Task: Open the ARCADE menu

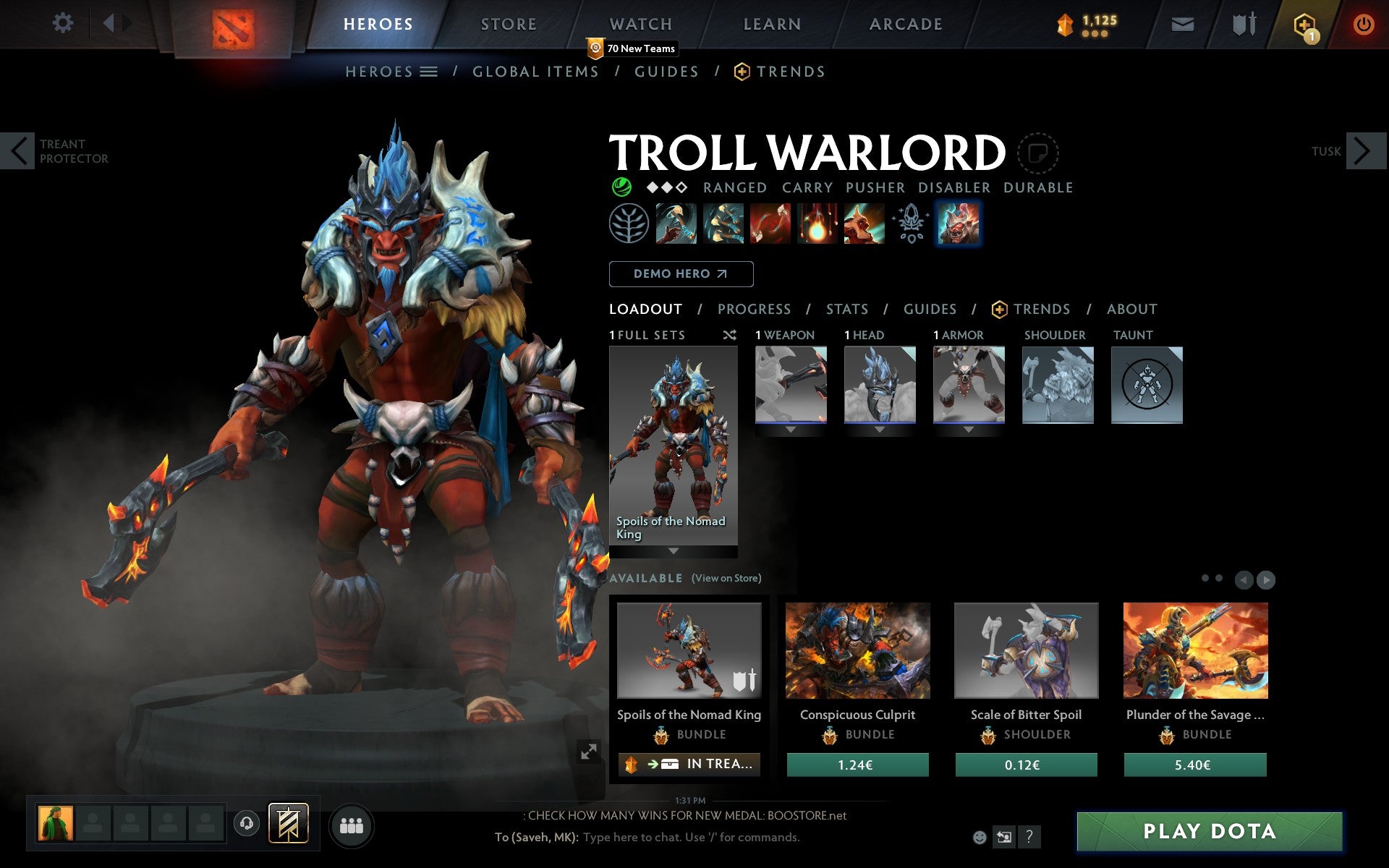Action: click(x=904, y=23)
